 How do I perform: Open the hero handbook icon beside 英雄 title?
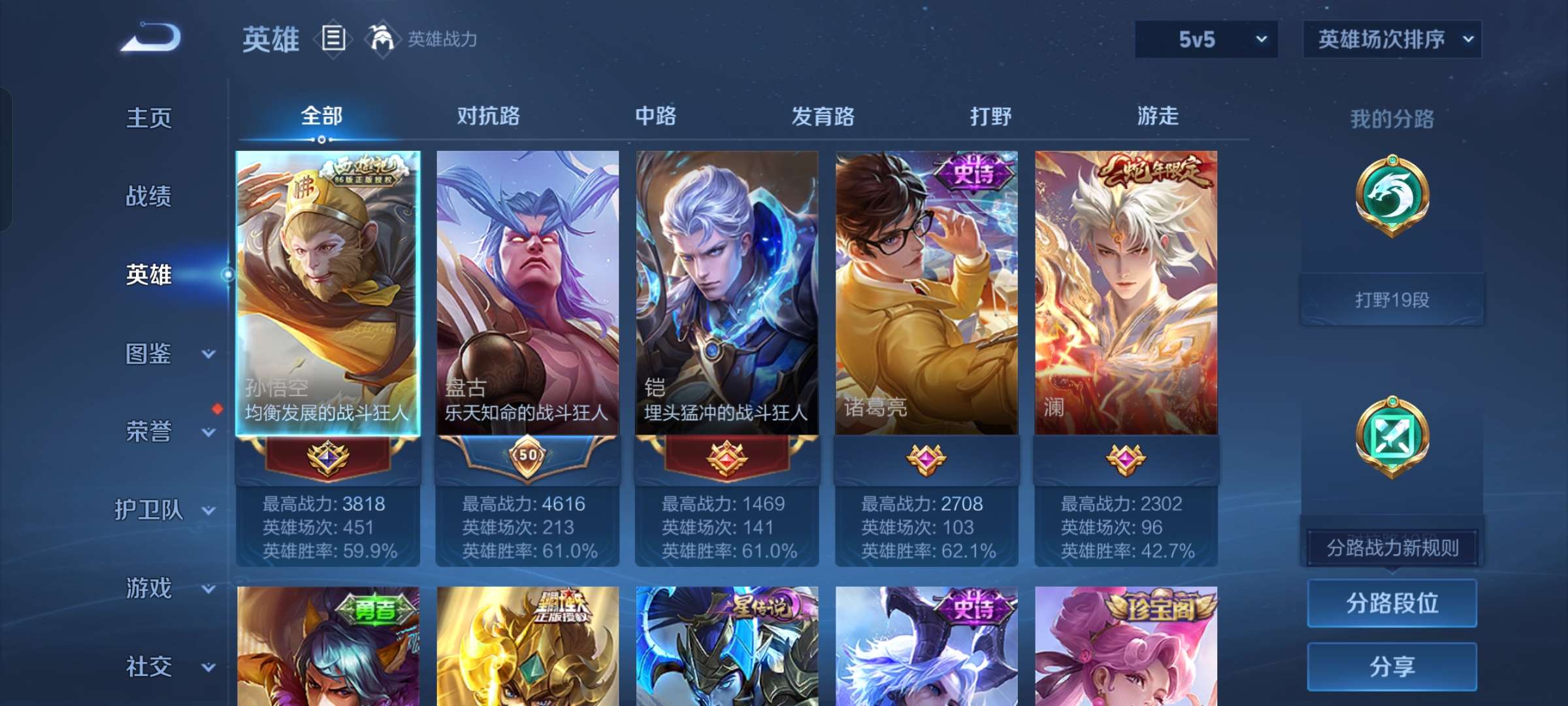click(334, 39)
